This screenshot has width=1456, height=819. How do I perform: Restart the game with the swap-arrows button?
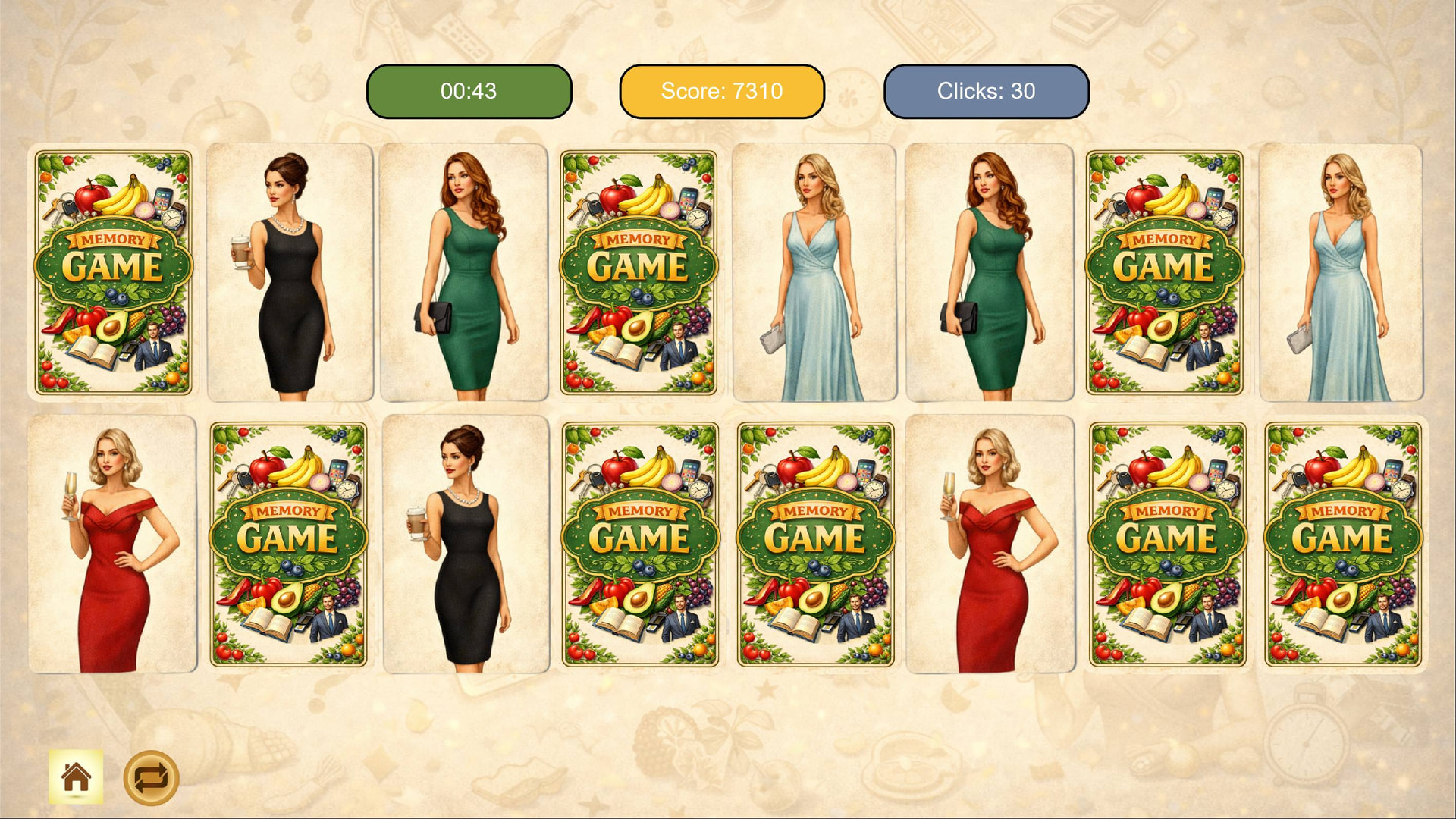pos(151,777)
